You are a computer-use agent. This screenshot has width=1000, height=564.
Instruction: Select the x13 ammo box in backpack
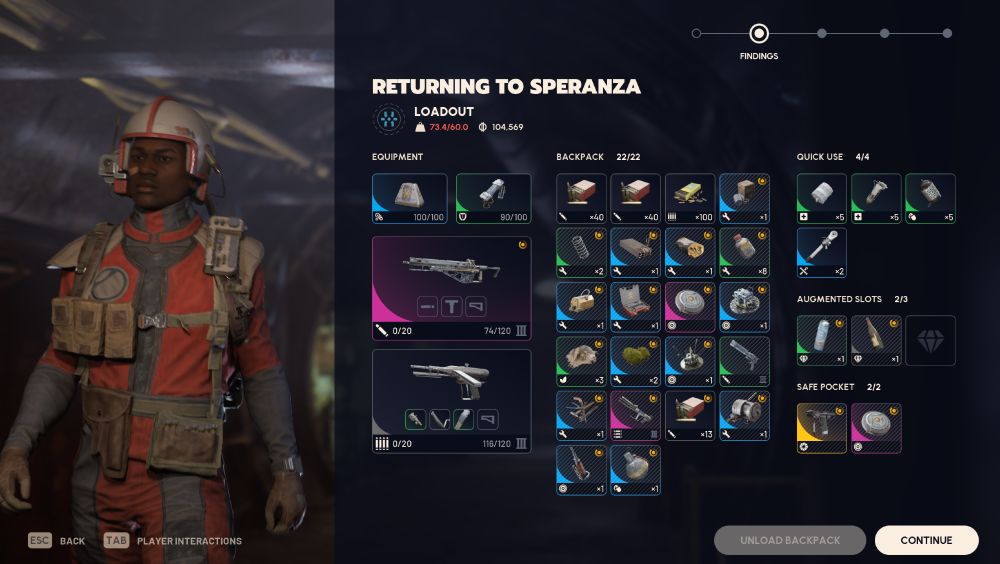(x=690, y=415)
